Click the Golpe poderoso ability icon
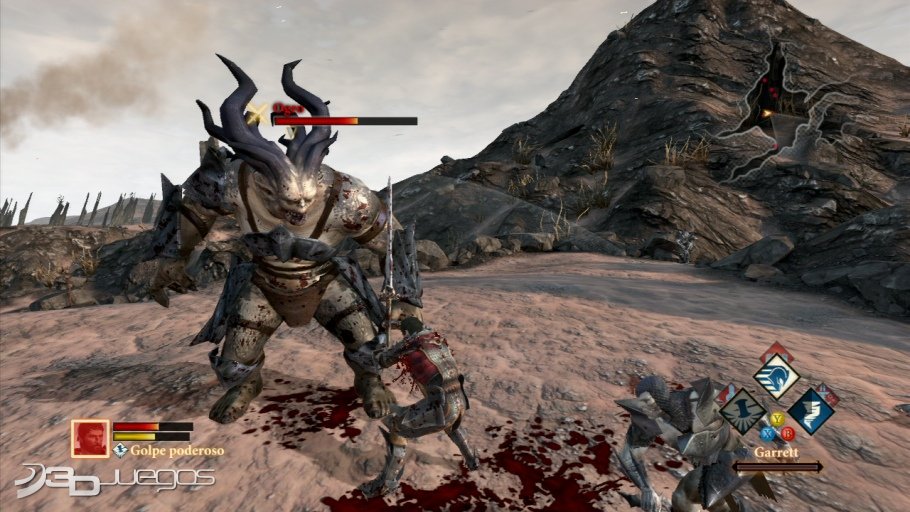The height and width of the screenshot is (512, 910). pyautogui.click(x=120, y=451)
